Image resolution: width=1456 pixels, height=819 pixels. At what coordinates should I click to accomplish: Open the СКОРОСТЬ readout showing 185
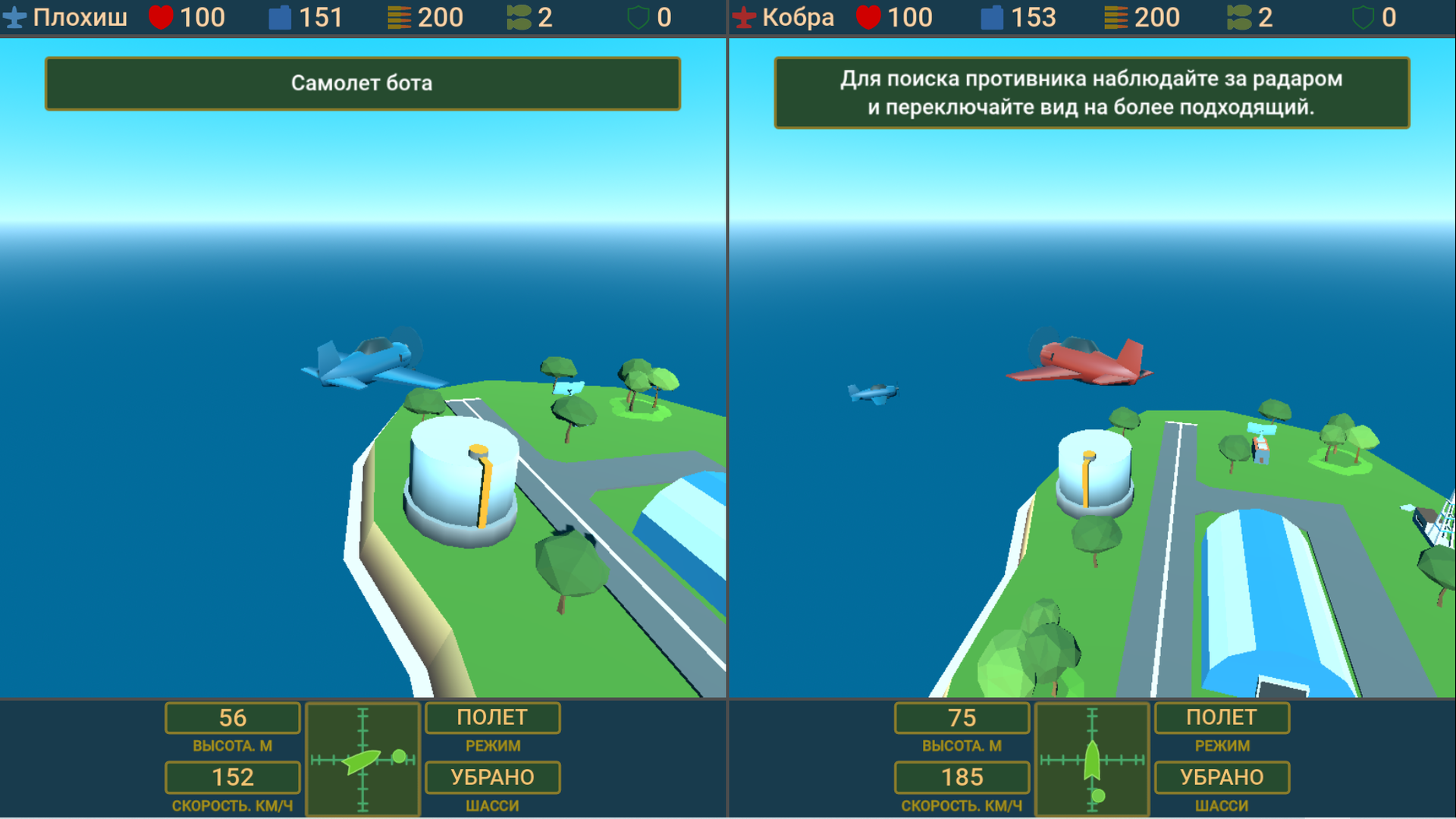point(962,777)
